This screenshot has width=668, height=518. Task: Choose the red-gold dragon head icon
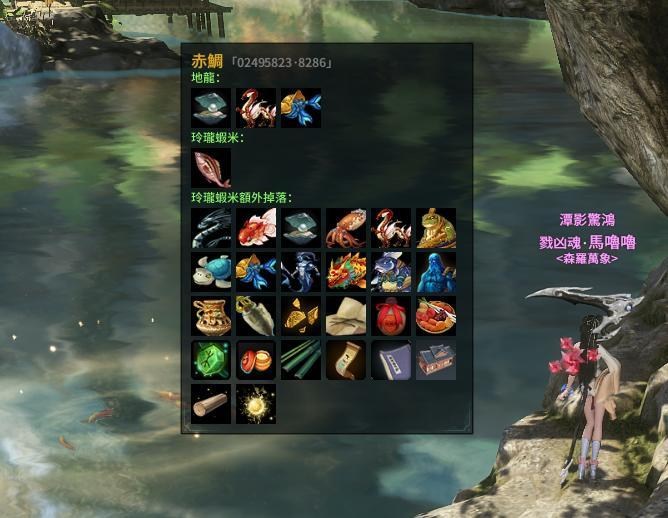click(346, 272)
